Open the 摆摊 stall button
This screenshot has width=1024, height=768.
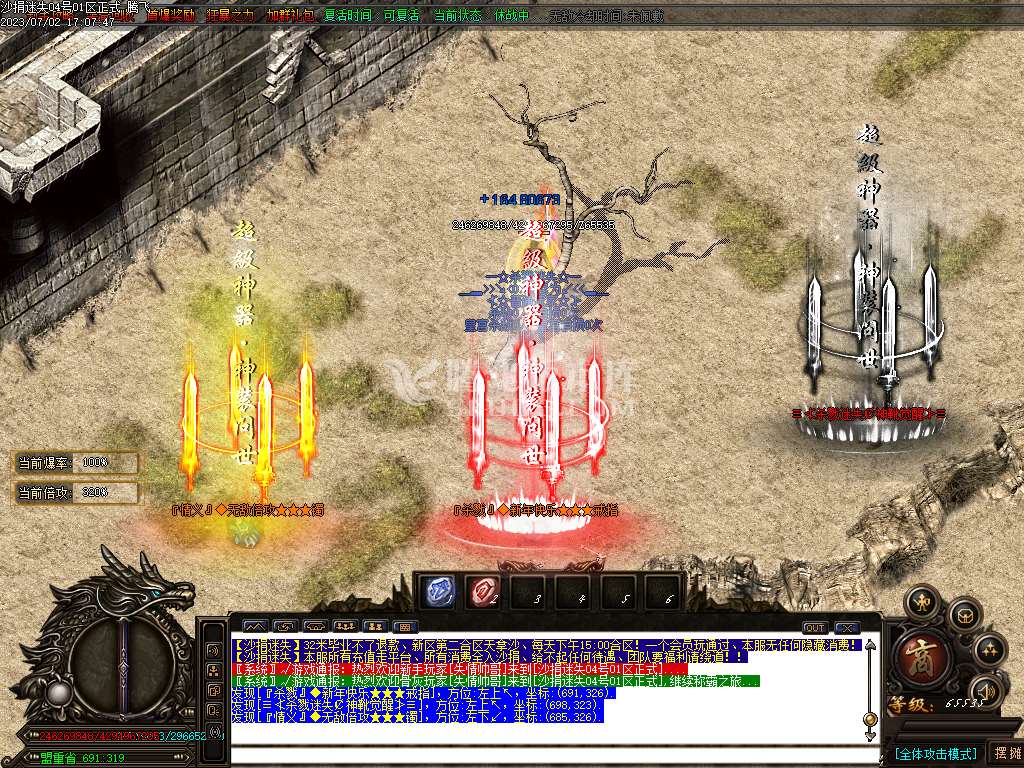(1006, 753)
